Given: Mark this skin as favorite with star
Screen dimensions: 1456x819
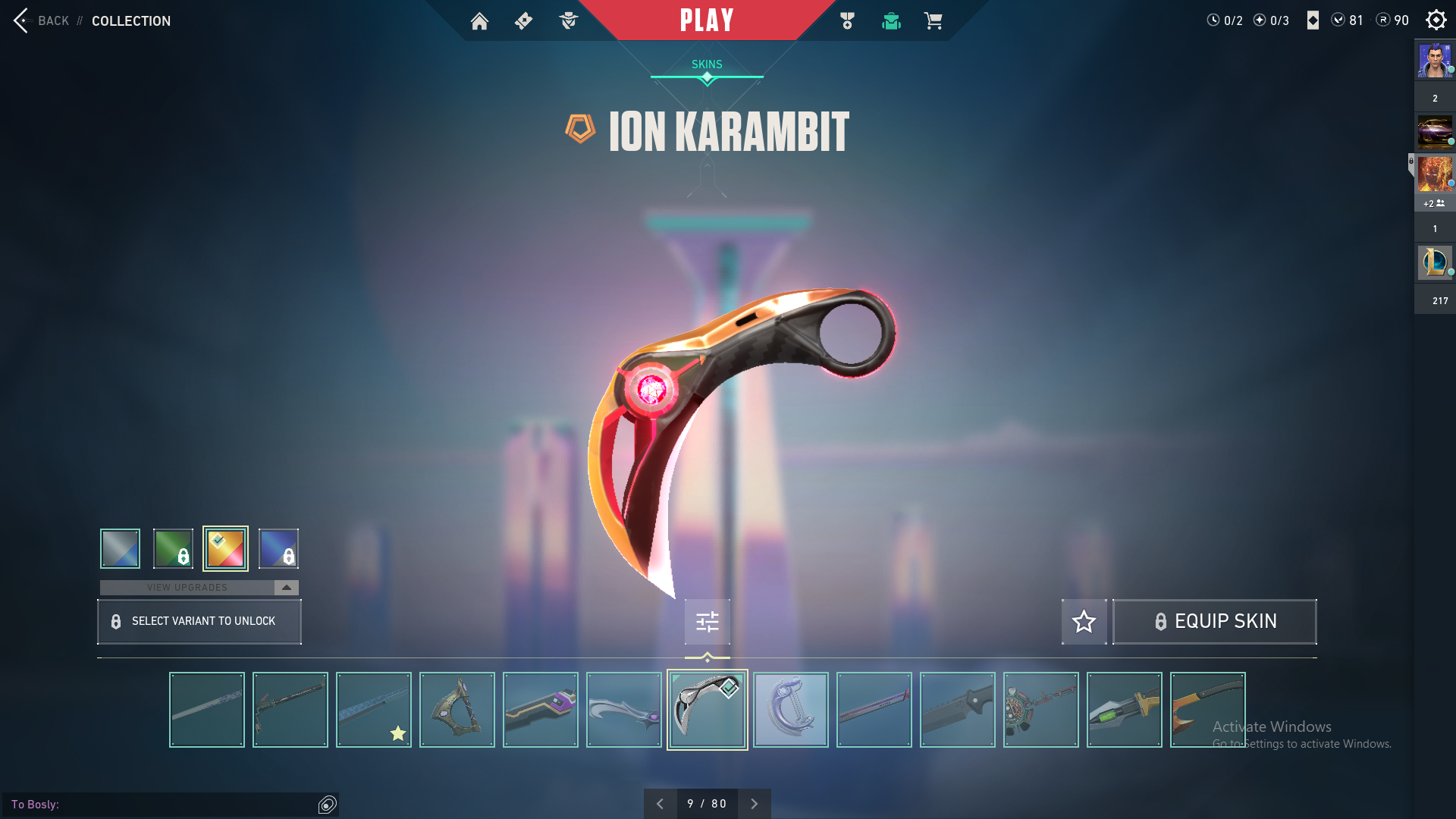Looking at the screenshot, I should 1084,622.
